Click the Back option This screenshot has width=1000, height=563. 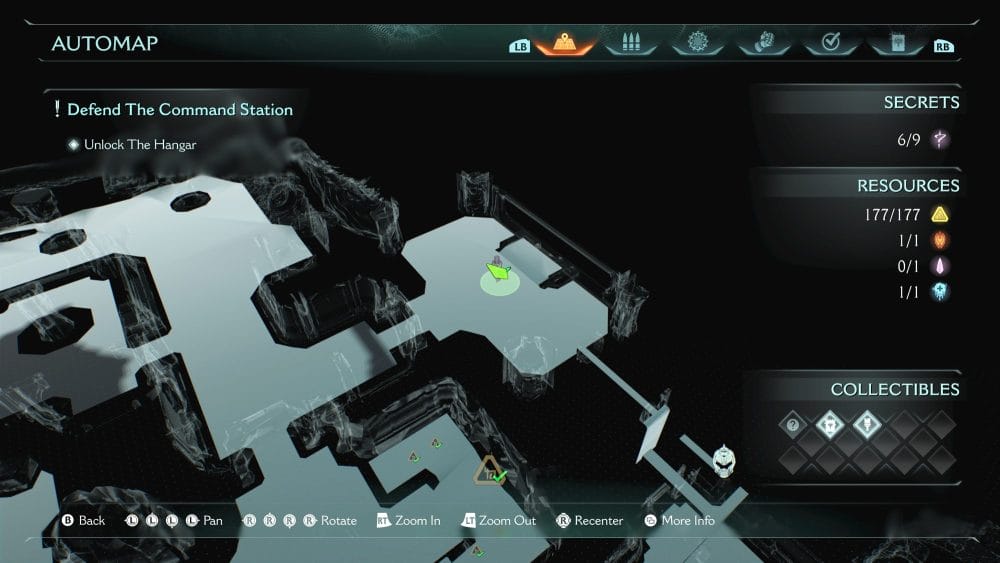tap(83, 521)
